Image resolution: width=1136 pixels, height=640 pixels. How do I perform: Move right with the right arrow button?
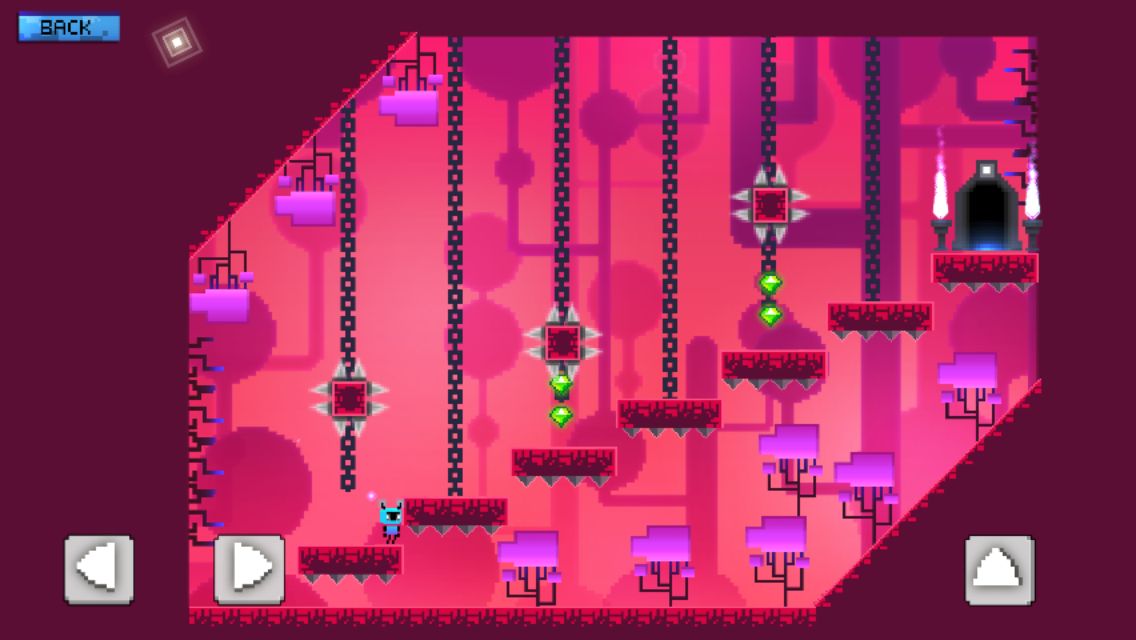pos(249,569)
